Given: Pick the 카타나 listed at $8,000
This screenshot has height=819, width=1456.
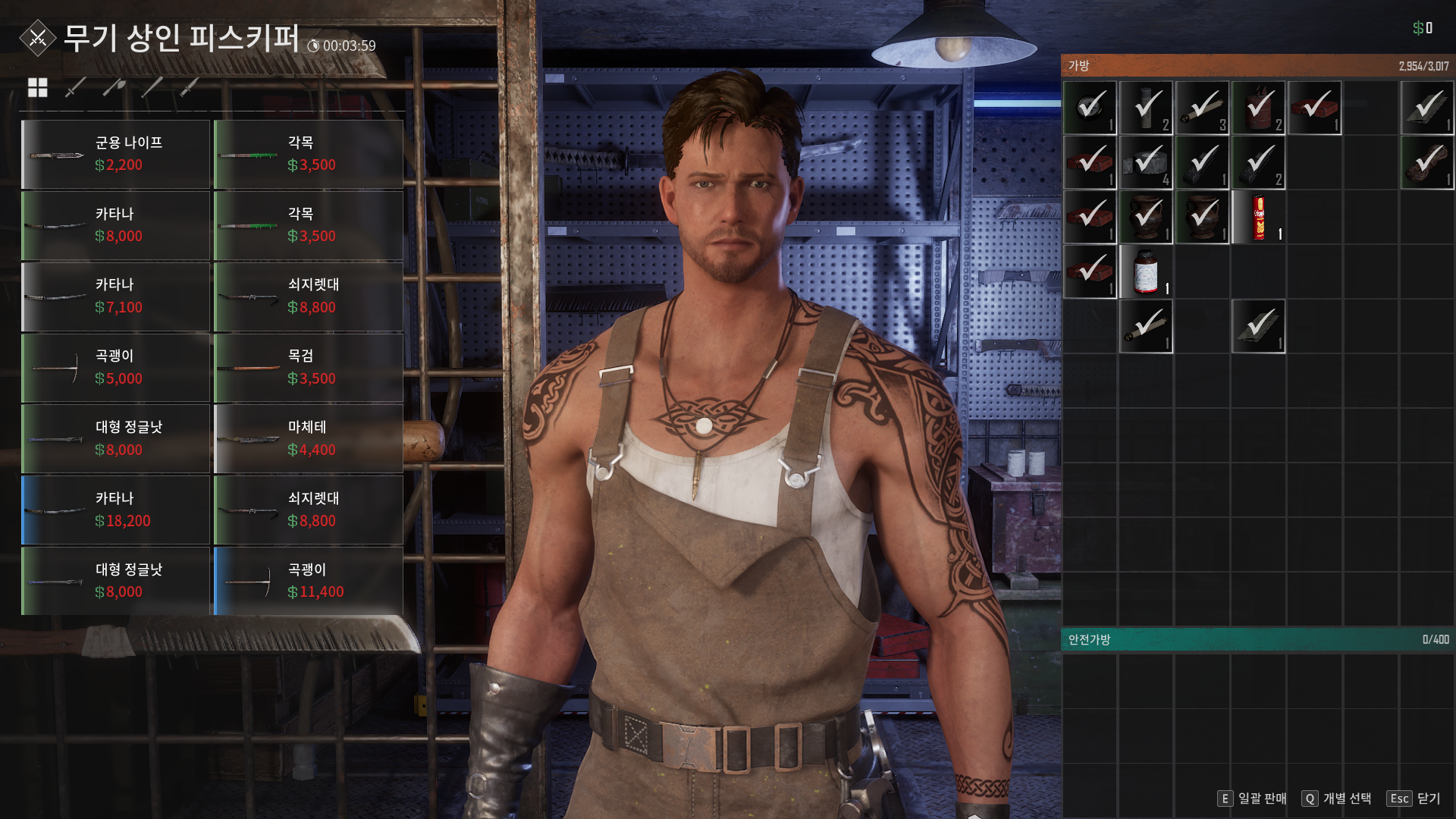Looking at the screenshot, I should point(115,225).
